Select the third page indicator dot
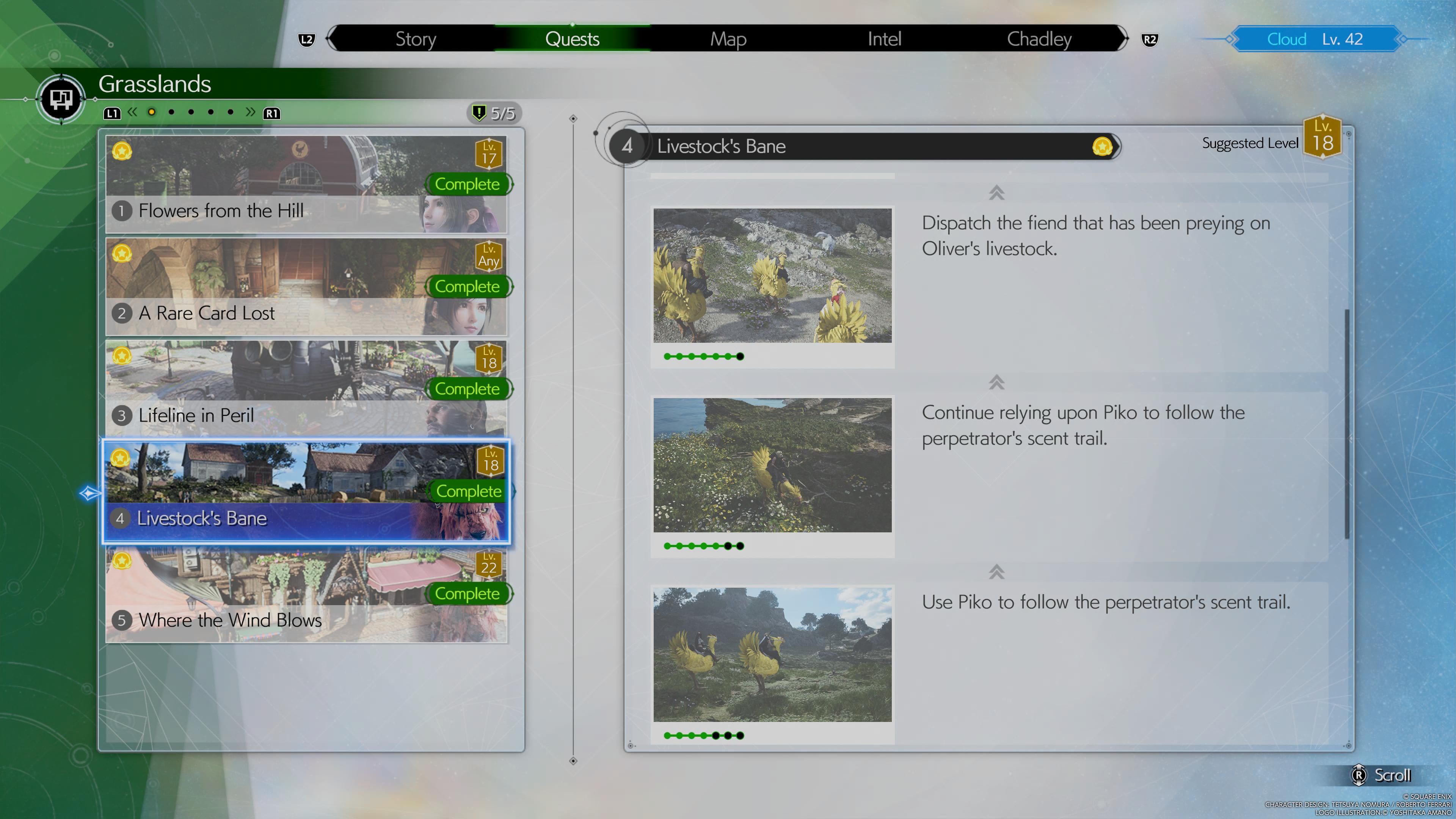 pos(190,112)
